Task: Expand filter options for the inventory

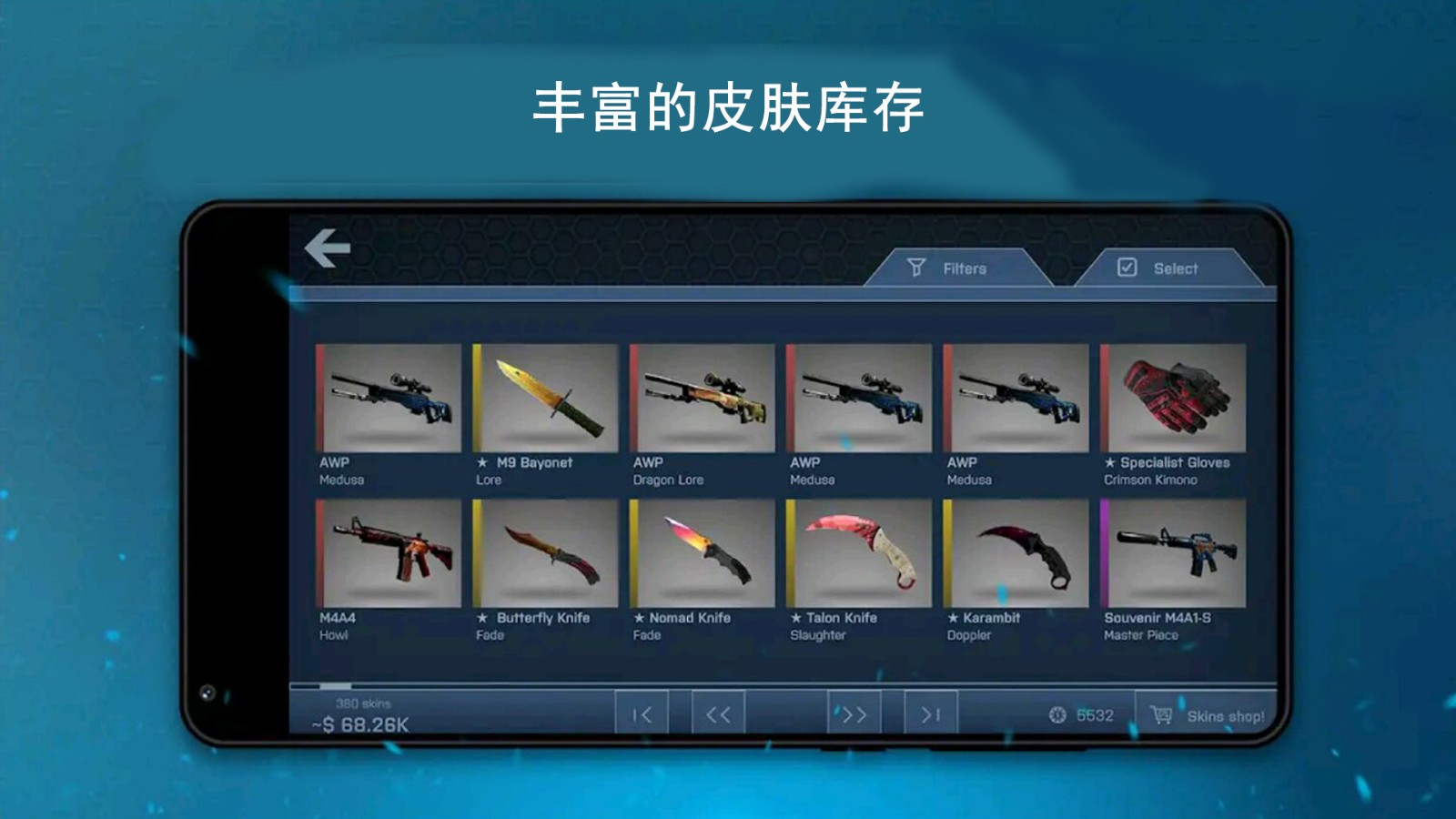Action: (x=960, y=268)
